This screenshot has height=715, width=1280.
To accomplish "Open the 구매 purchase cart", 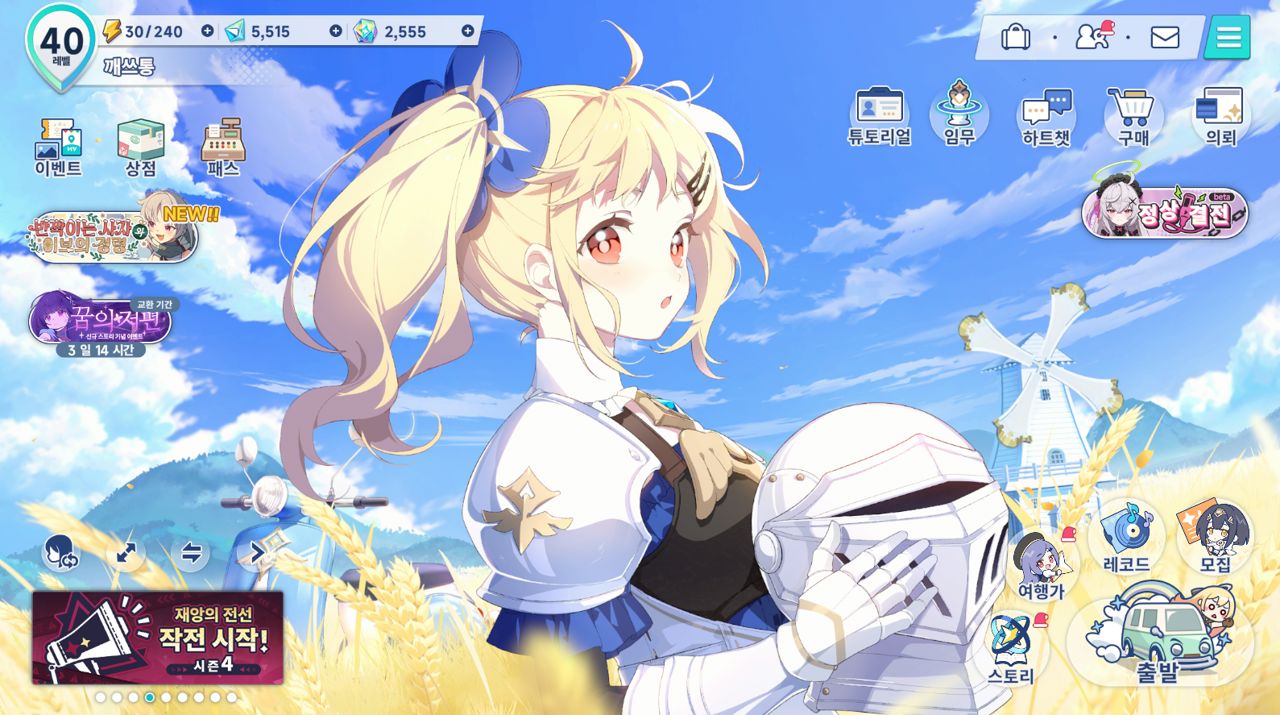I will 1133,114.
